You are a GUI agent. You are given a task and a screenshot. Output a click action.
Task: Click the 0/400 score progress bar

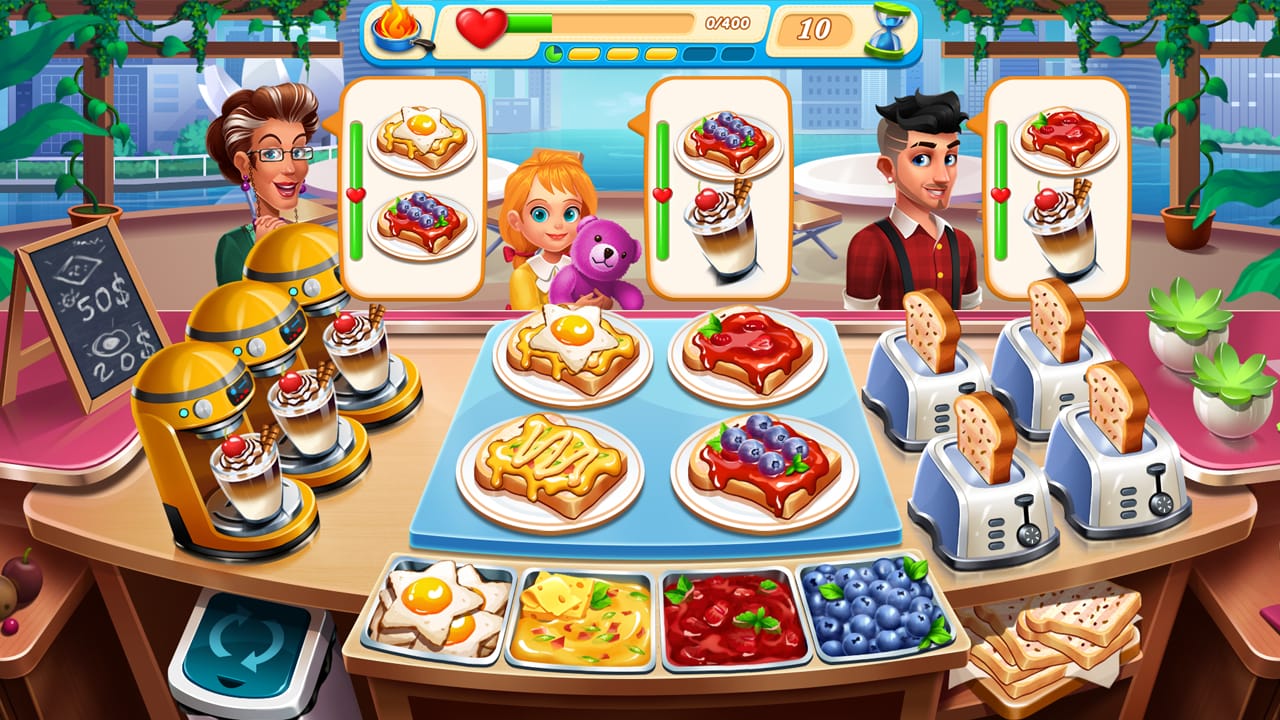(x=640, y=25)
